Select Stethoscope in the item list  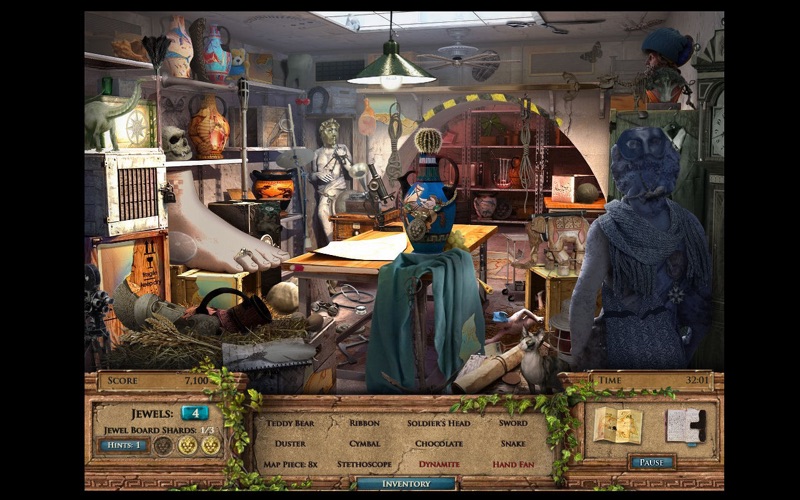coord(364,464)
